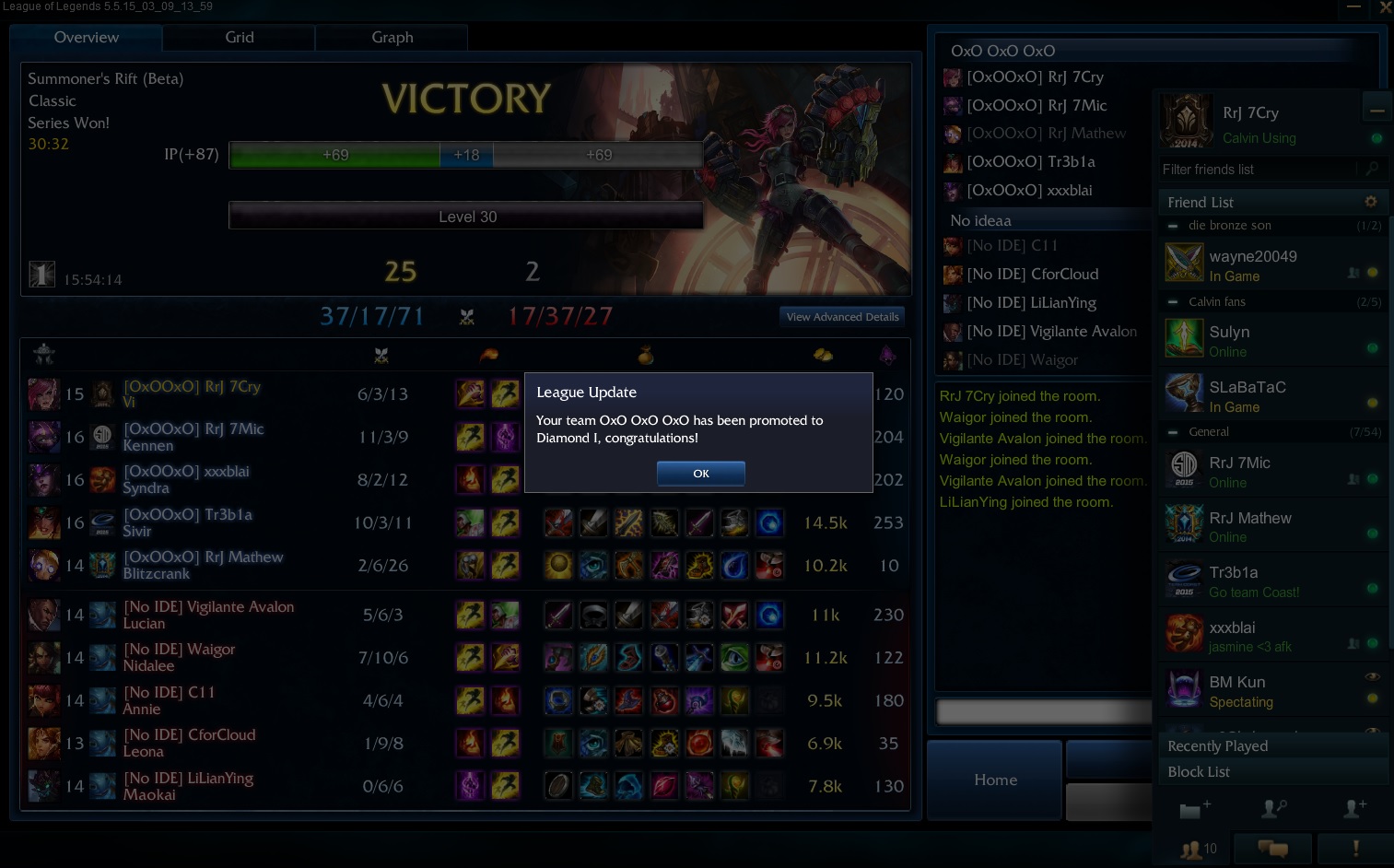Click the chat message input box

(1043, 710)
